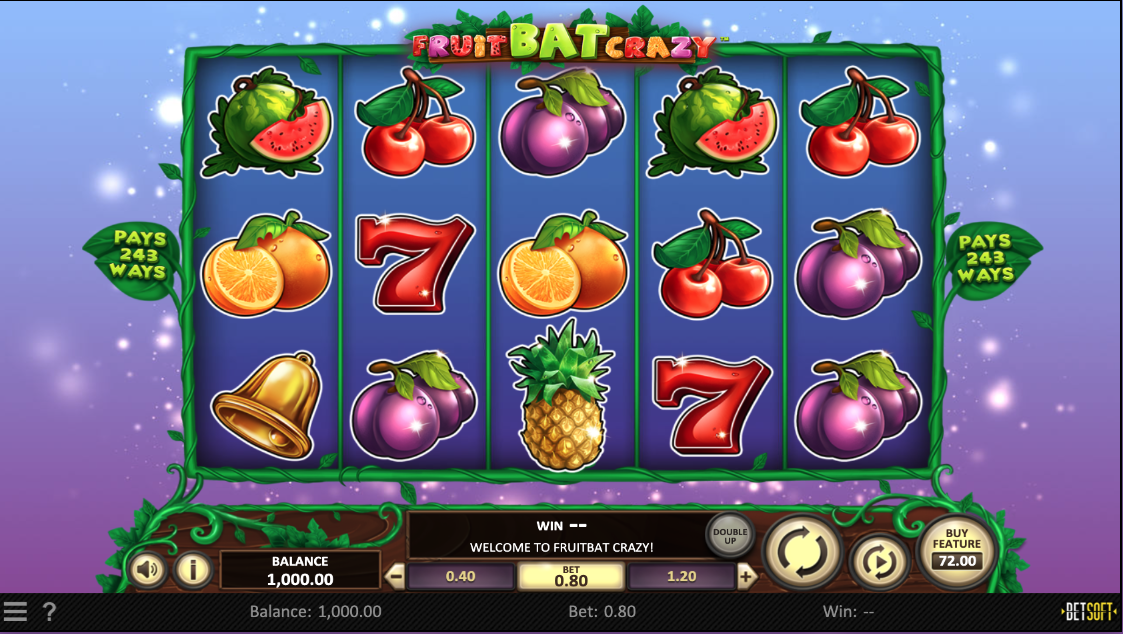Select the 0.40 bet amount

point(460,577)
